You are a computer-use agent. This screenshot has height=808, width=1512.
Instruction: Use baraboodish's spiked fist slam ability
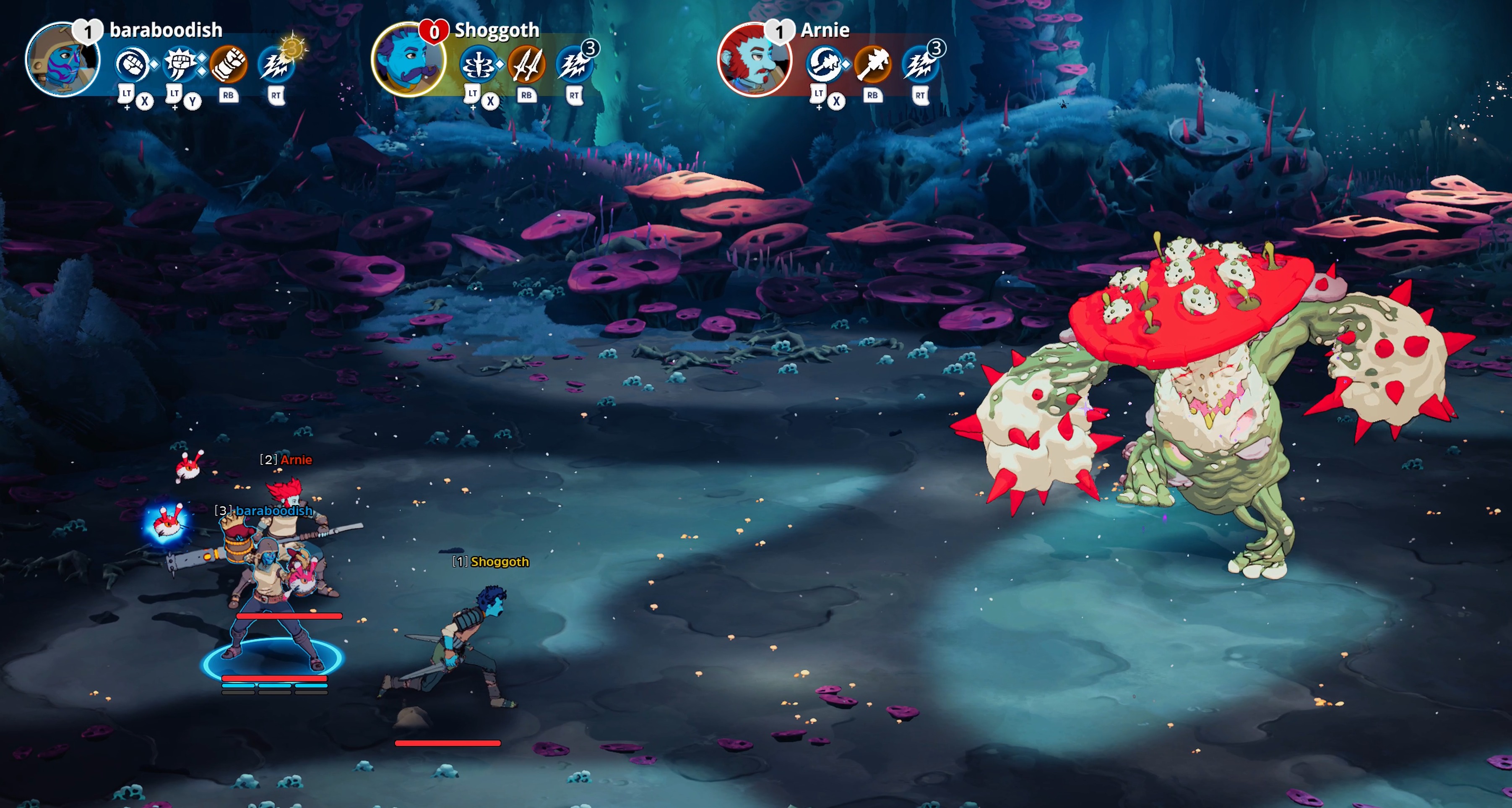(180, 64)
